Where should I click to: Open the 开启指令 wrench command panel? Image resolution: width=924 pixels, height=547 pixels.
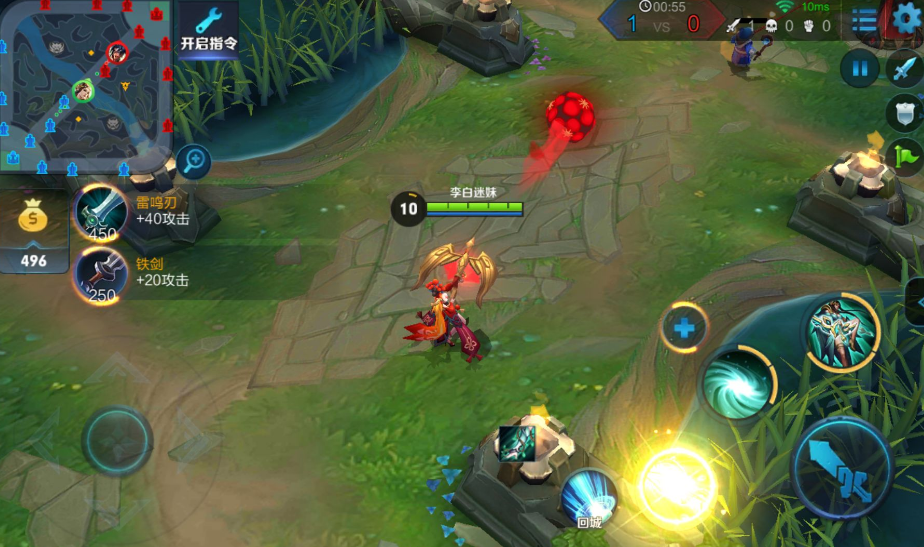tap(208, 28)
